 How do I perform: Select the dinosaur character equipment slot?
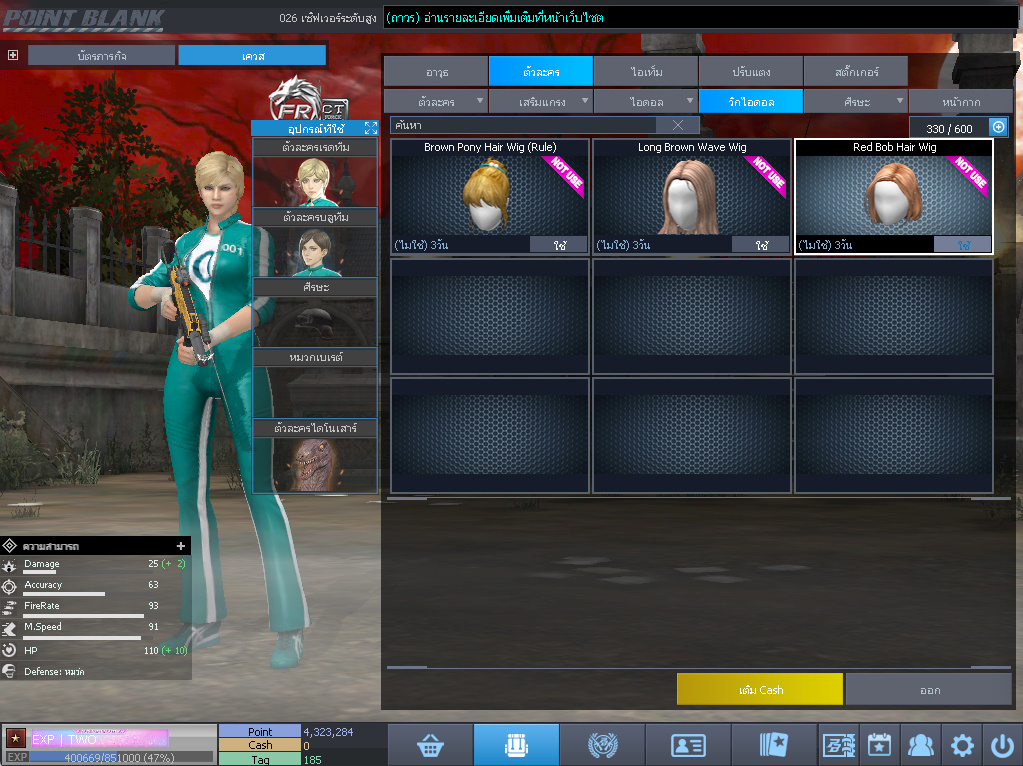(314, 464)
